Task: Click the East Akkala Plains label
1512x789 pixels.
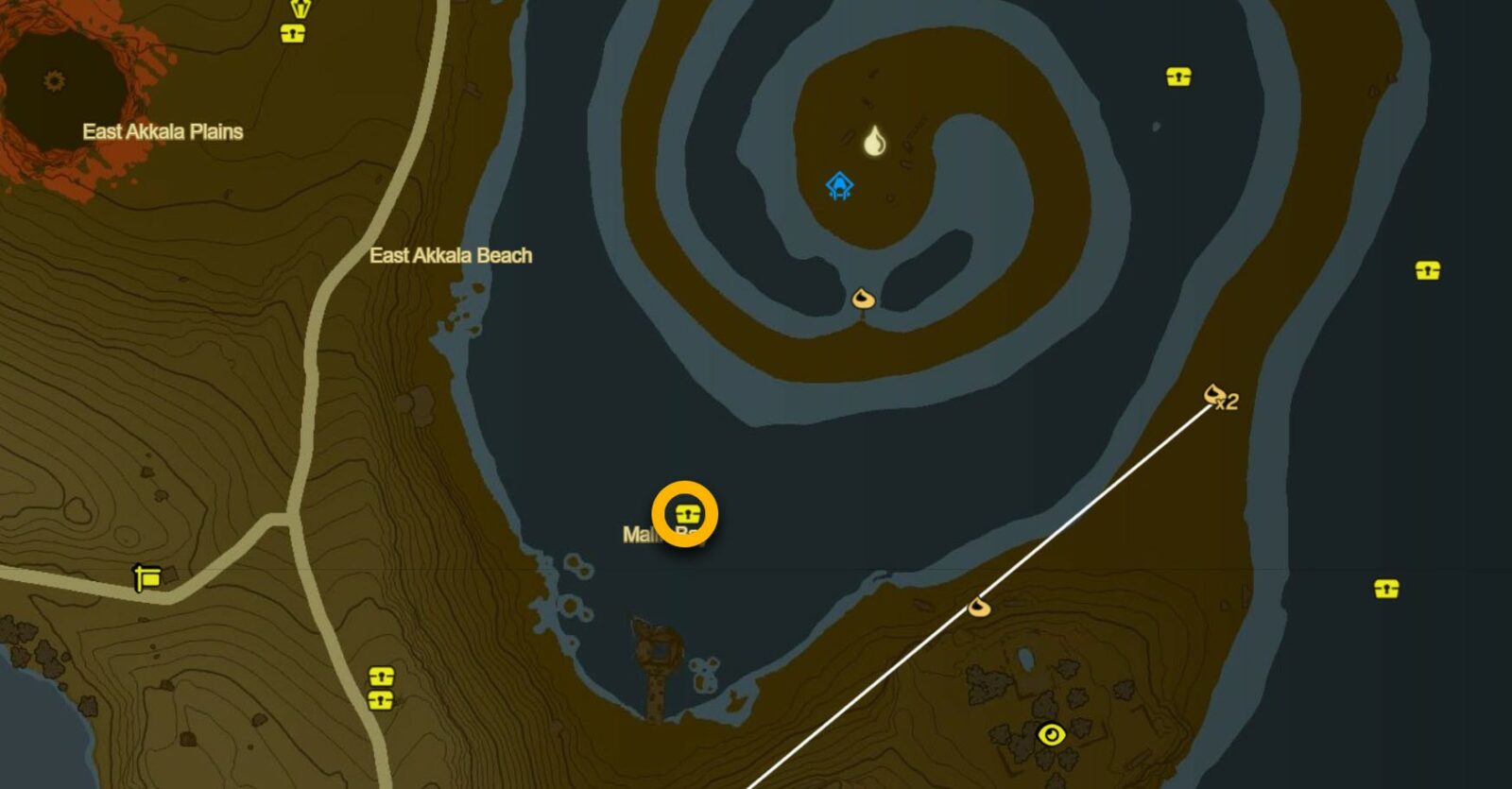Action: [x=163, y=131]
